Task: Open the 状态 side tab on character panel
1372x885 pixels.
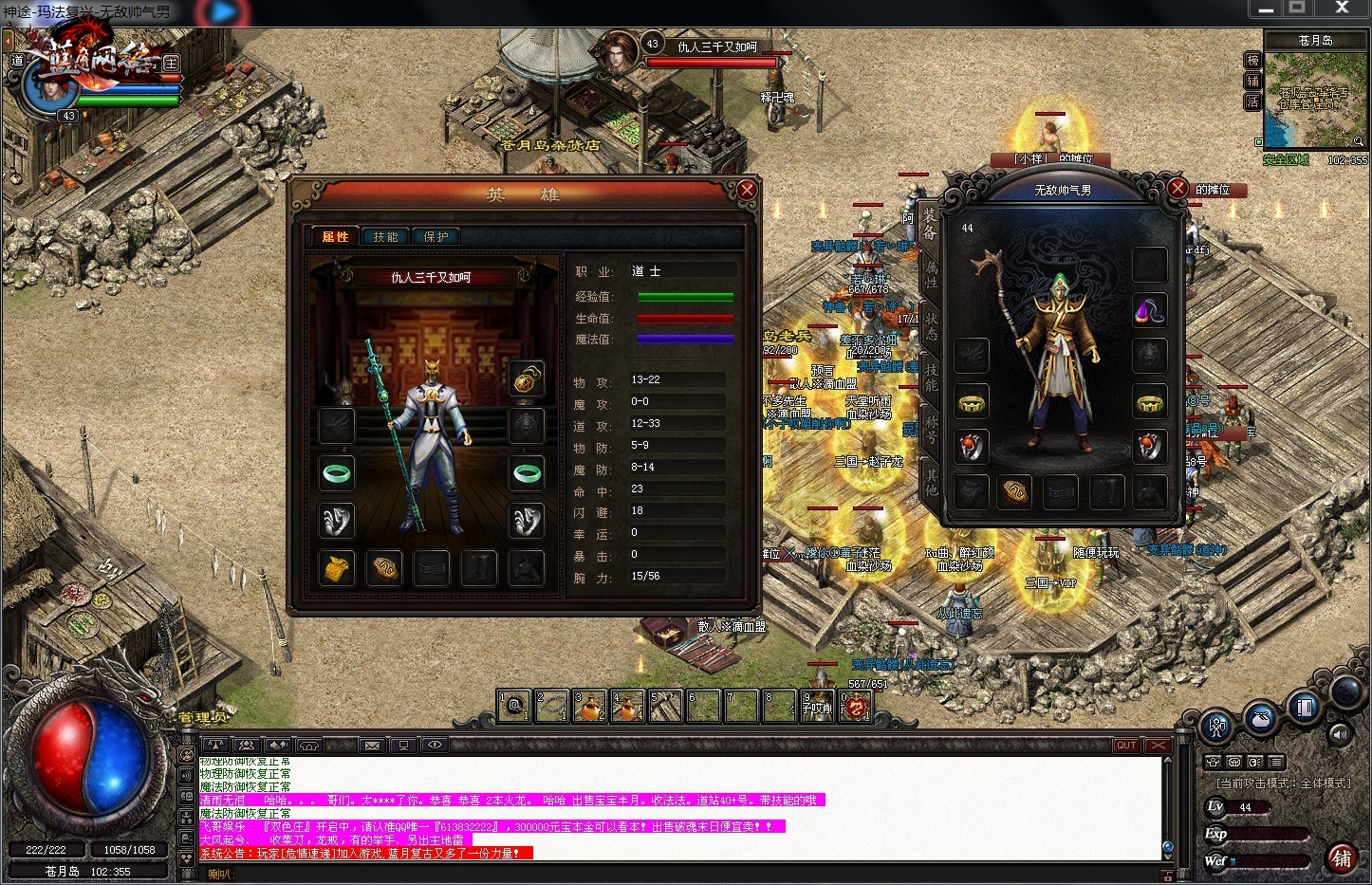Action: coord(931,326)
